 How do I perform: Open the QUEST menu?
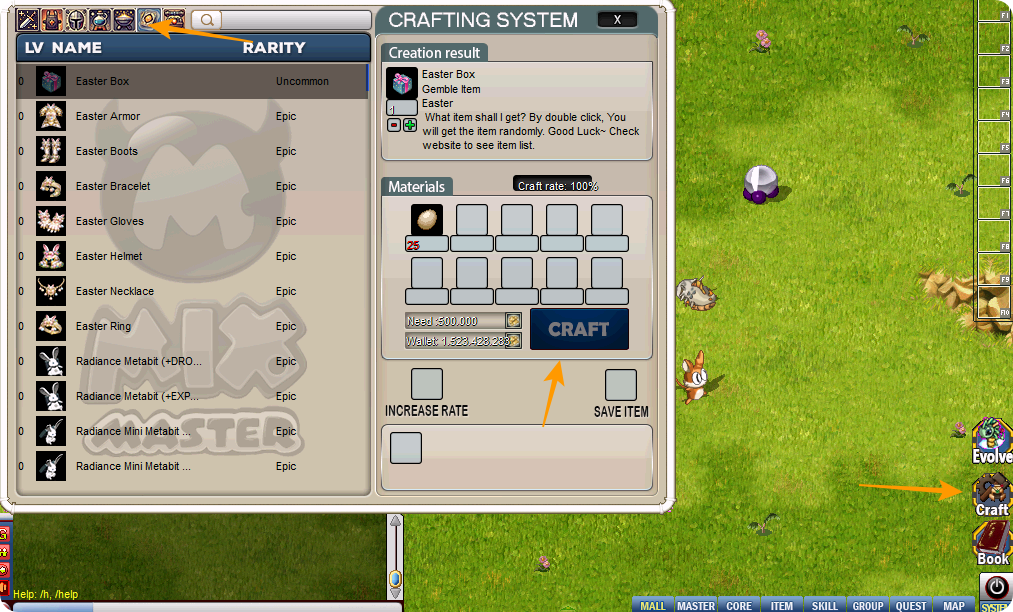point(911,606)
